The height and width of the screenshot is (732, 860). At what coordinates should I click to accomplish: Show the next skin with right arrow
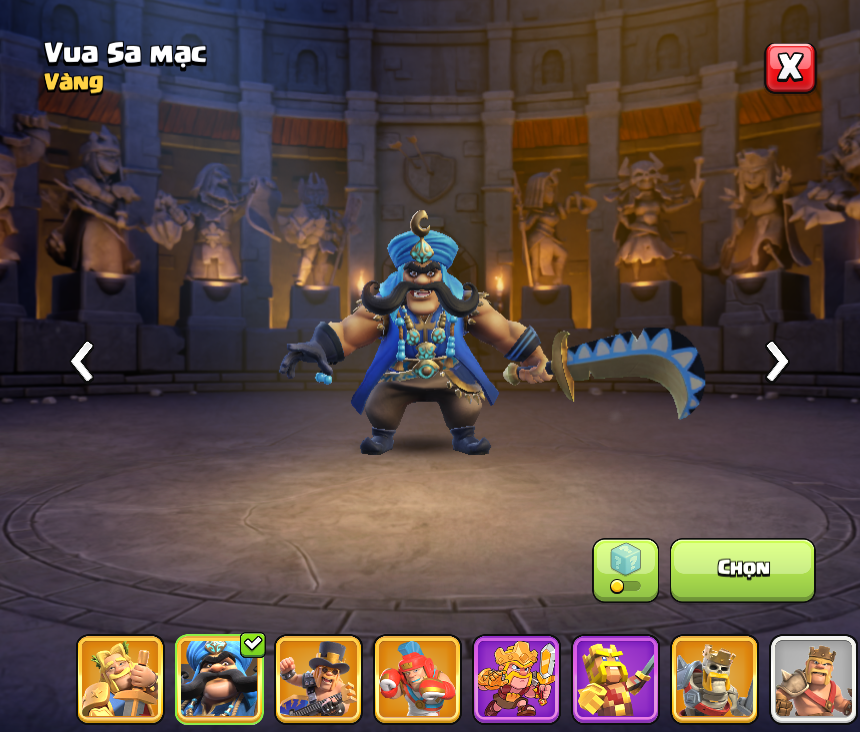click(x=776, y=361)
